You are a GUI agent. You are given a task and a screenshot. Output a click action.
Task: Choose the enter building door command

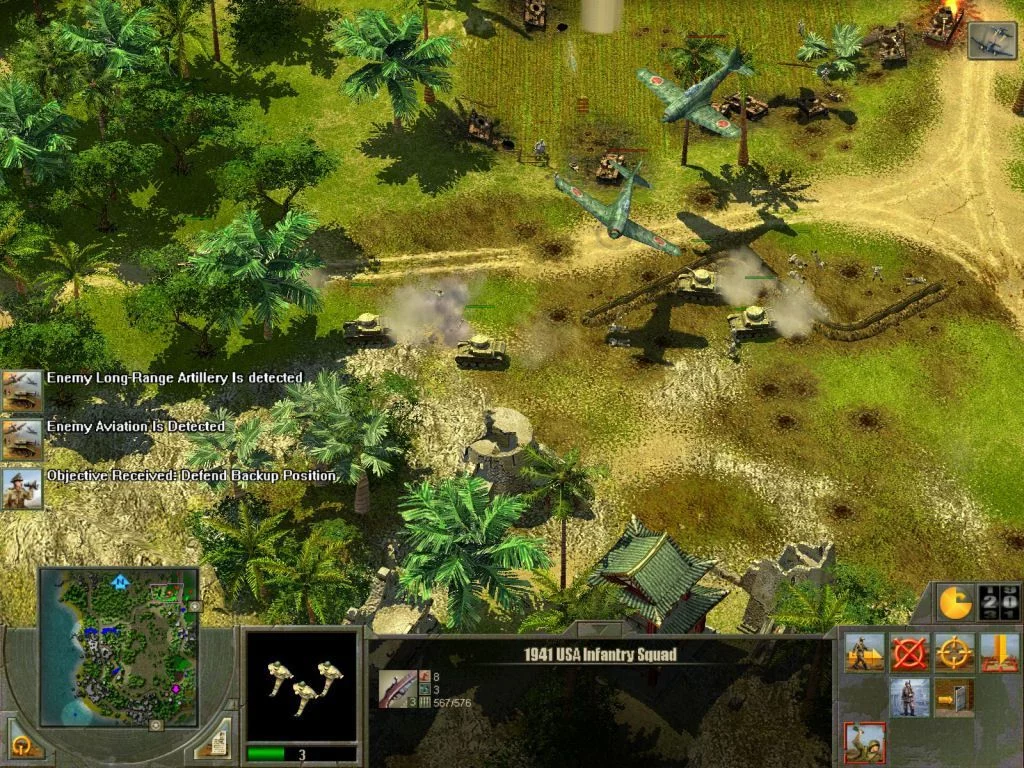click(x=955, y=697)
